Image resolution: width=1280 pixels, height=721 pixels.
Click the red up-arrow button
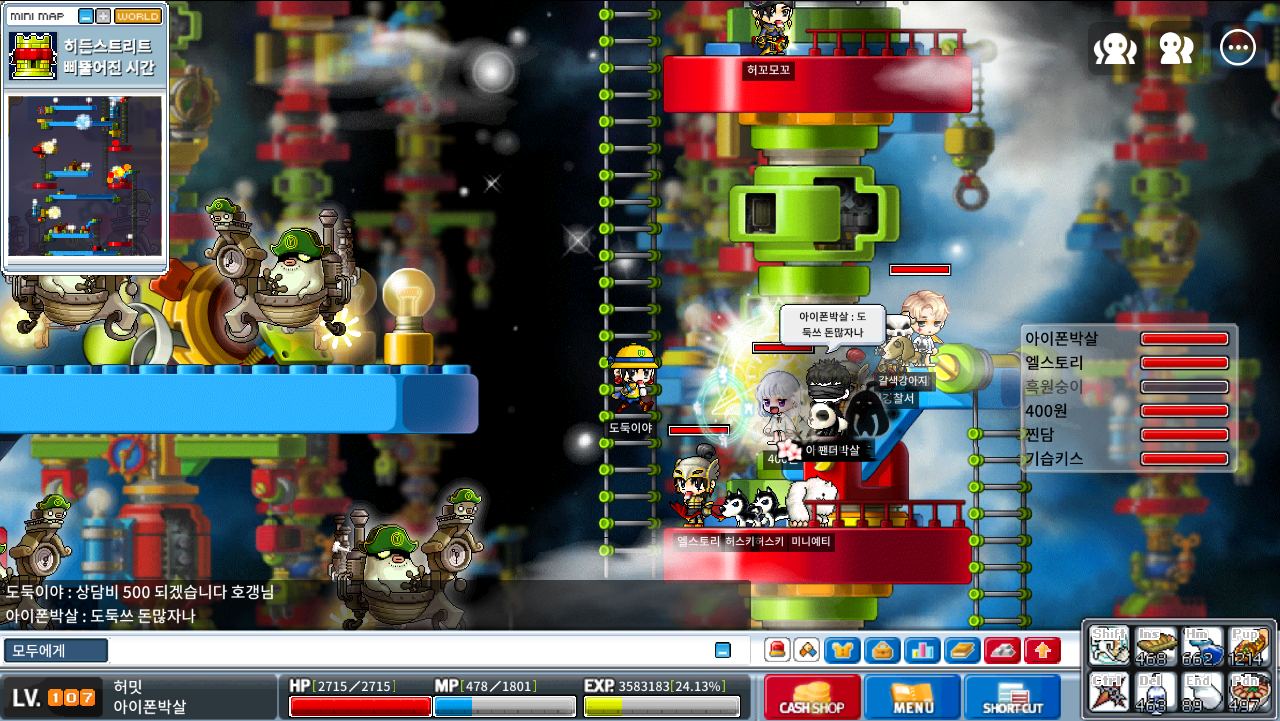point(1042,650)
